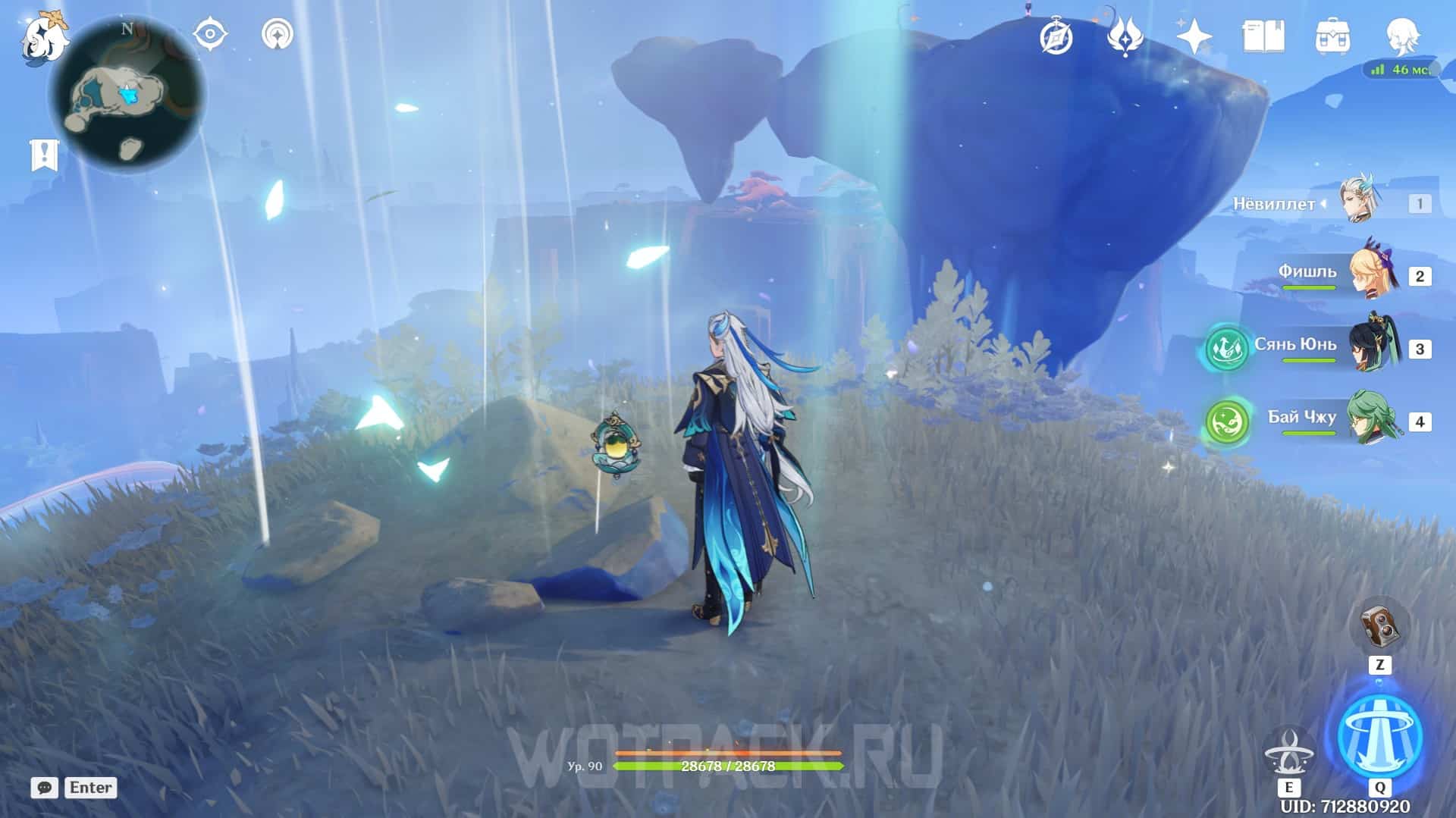Open the wish star icon

pyautogui.click(x=1193, y=36)
